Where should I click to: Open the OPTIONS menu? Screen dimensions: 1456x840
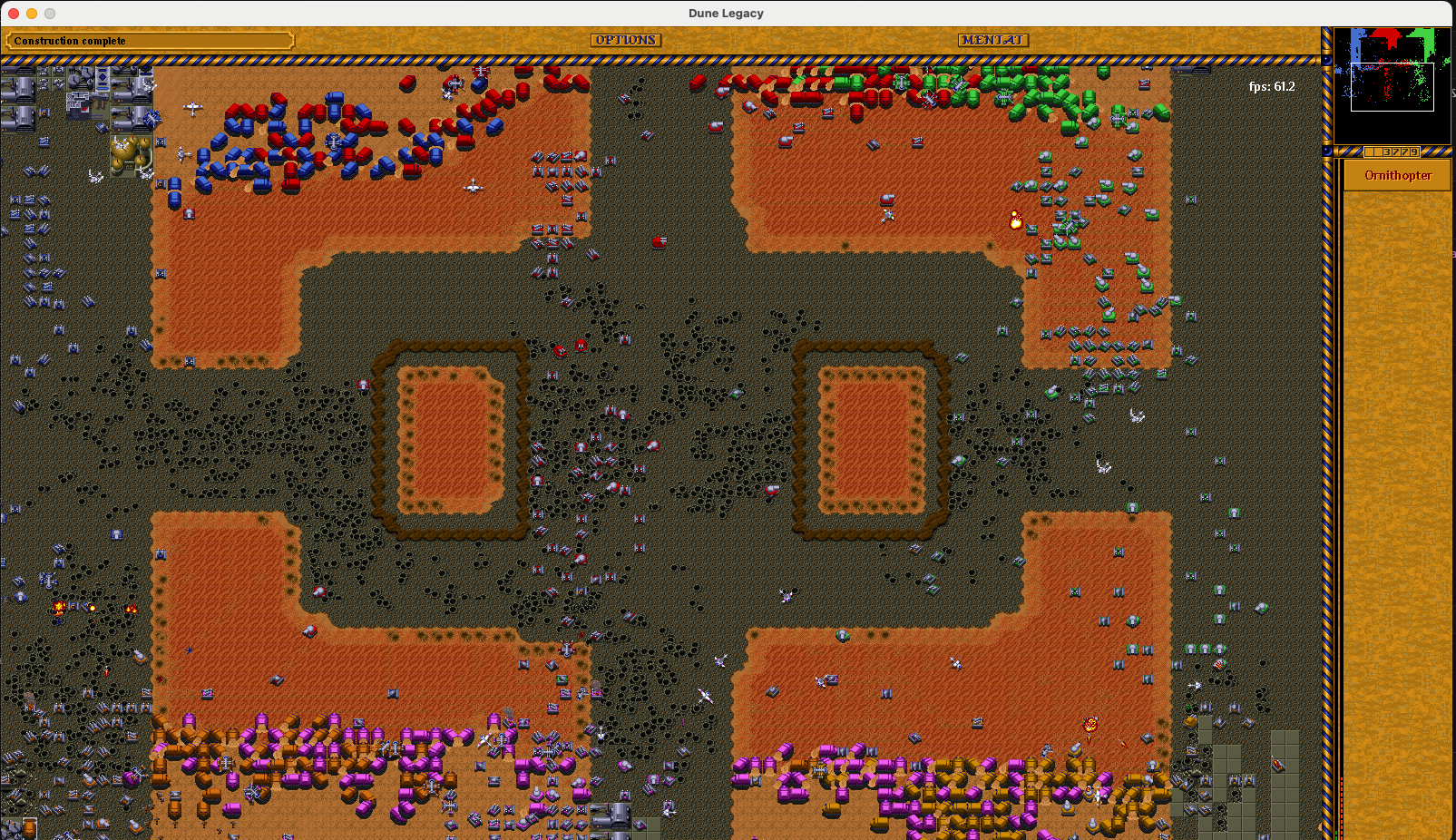[x=626, y=40]
